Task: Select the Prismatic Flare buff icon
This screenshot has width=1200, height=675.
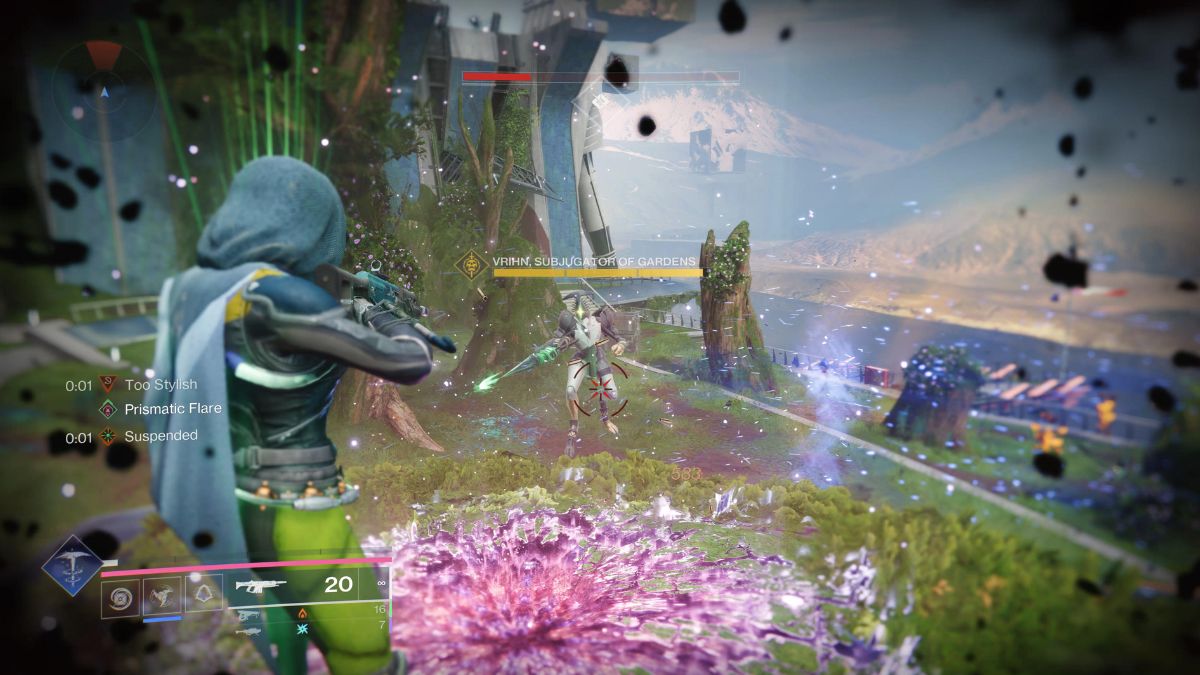Action: click(x=108, y=409)
